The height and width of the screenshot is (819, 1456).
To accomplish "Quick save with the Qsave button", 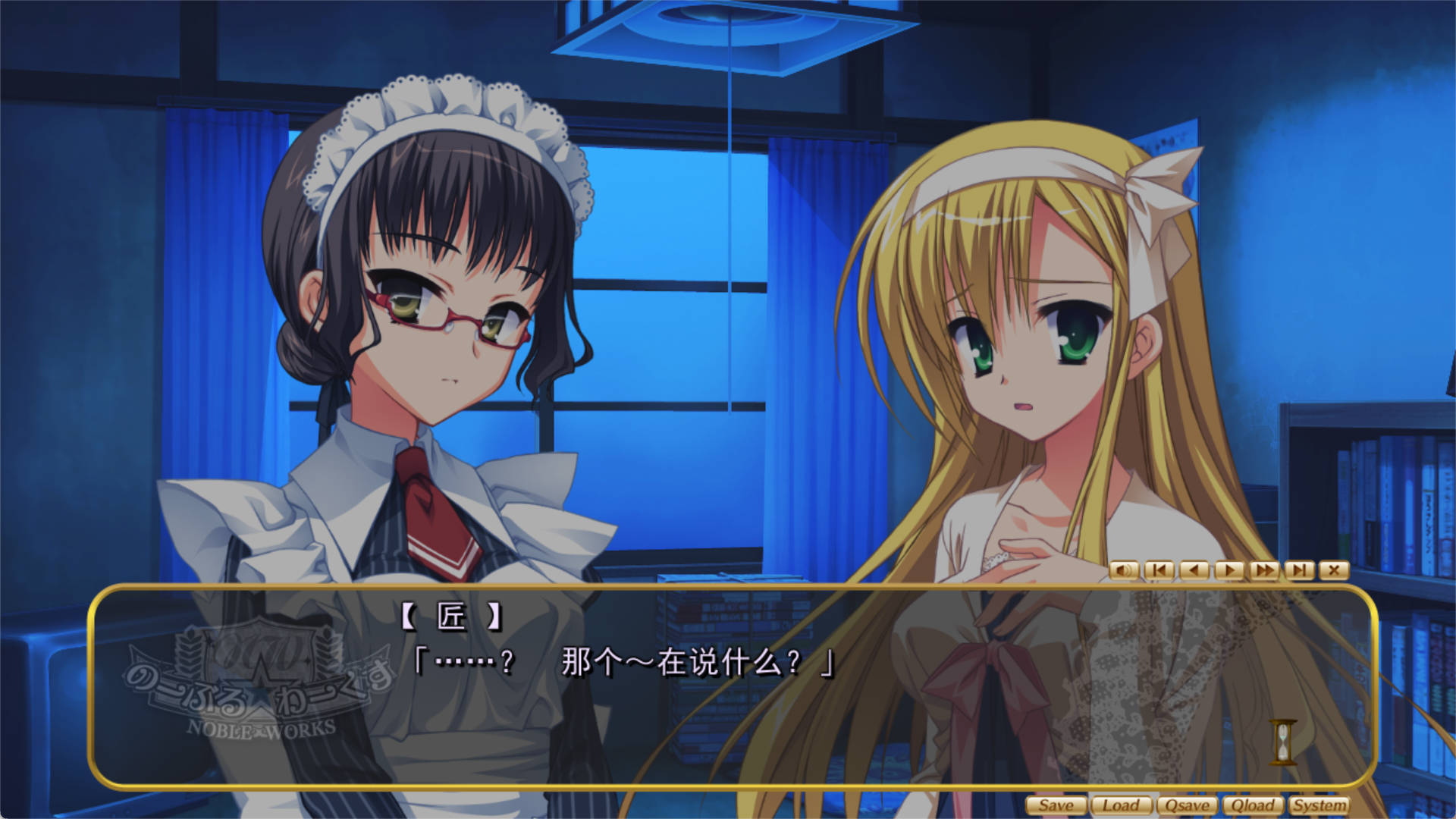I will [1187, 805].
